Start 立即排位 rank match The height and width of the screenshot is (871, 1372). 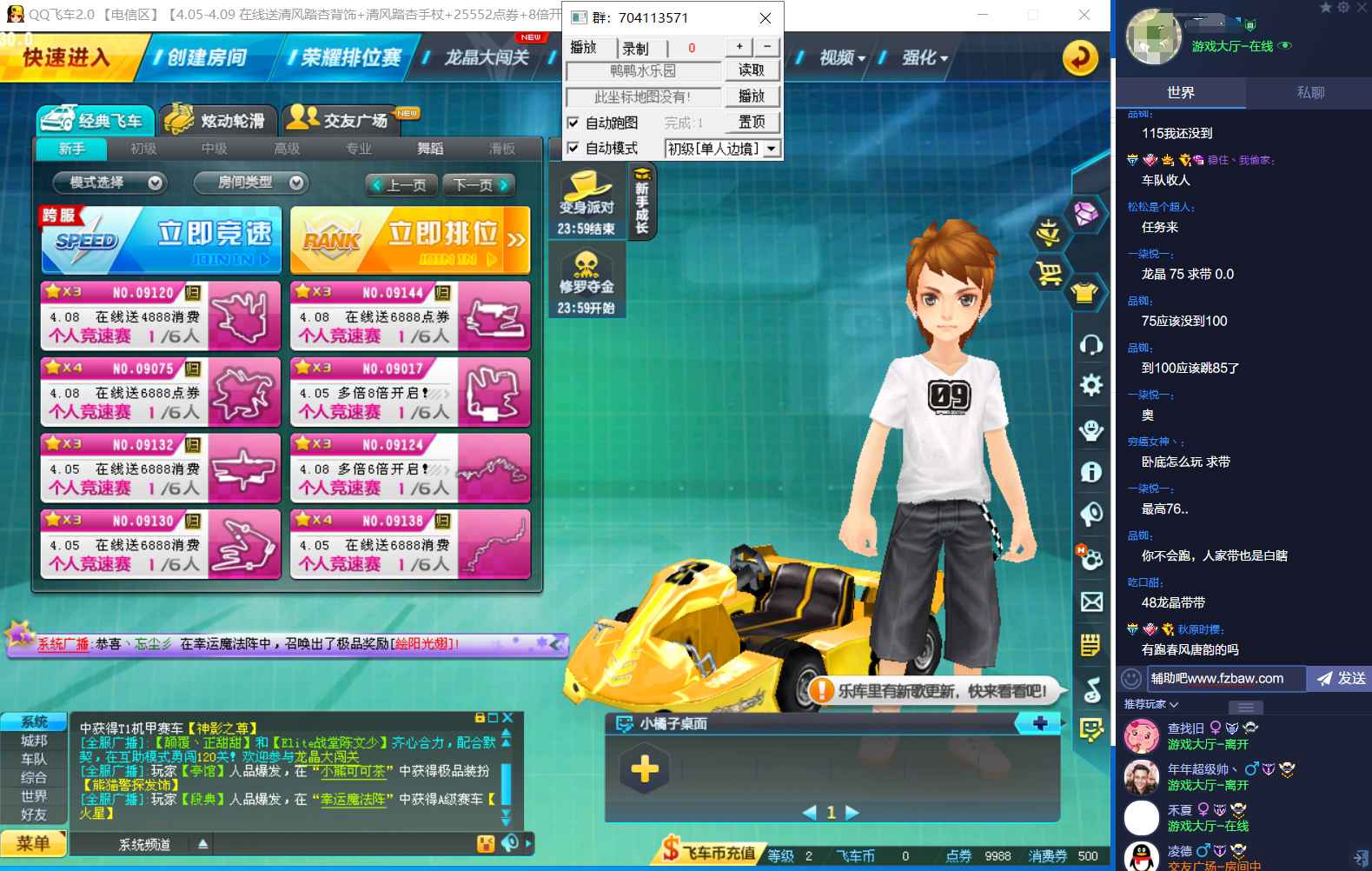tap(410, 240)
